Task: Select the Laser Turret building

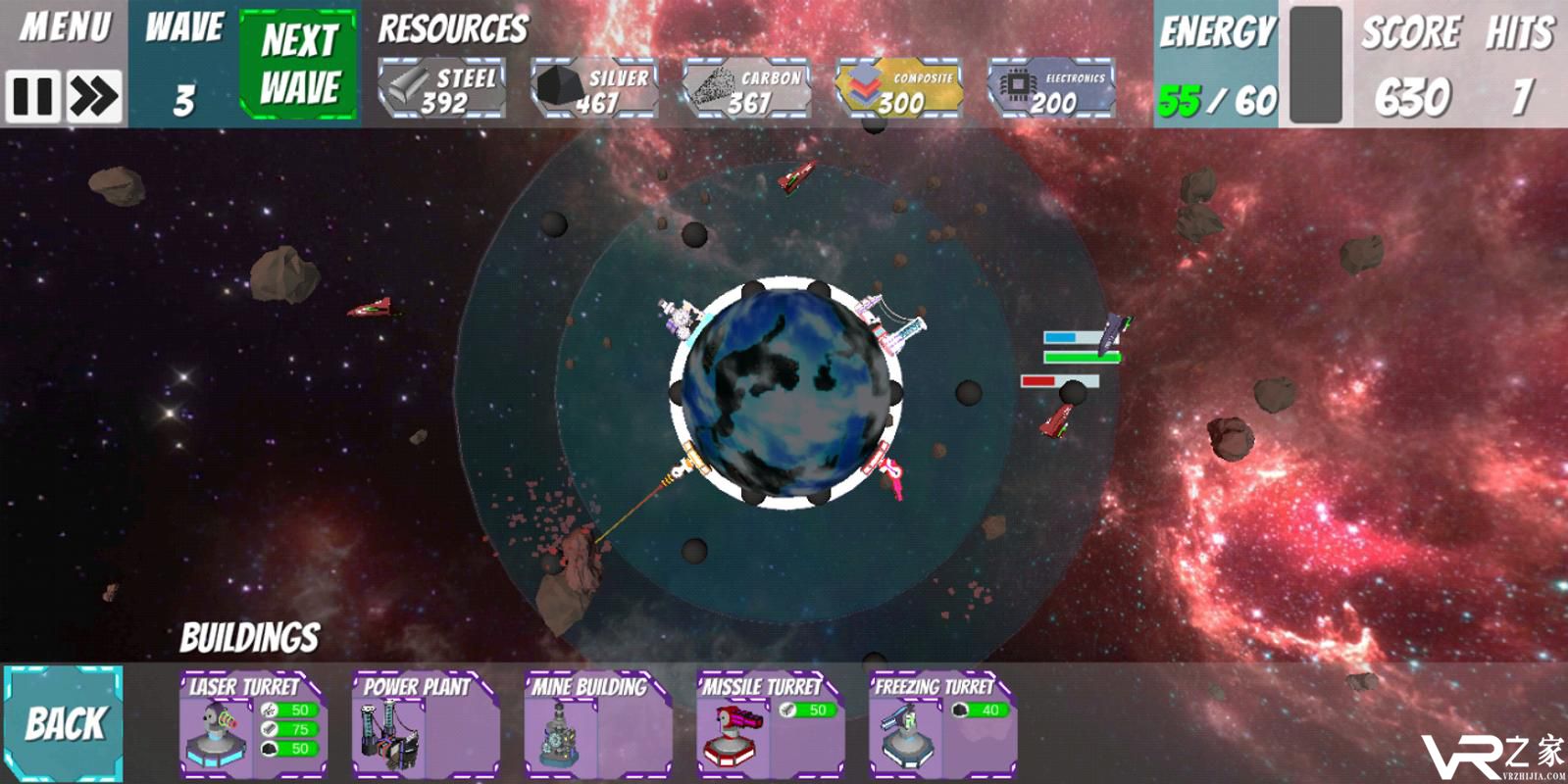Action: (x=251, y=725)
